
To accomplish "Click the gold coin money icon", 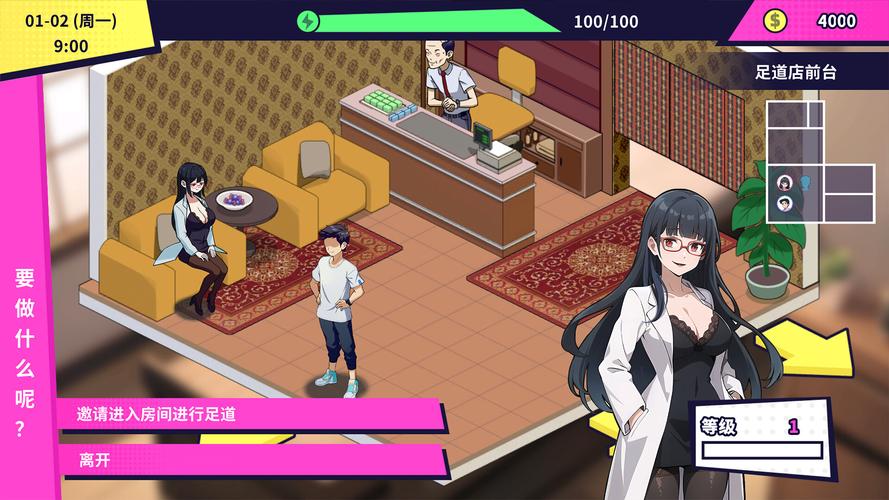I will click(x=775, y=20).
